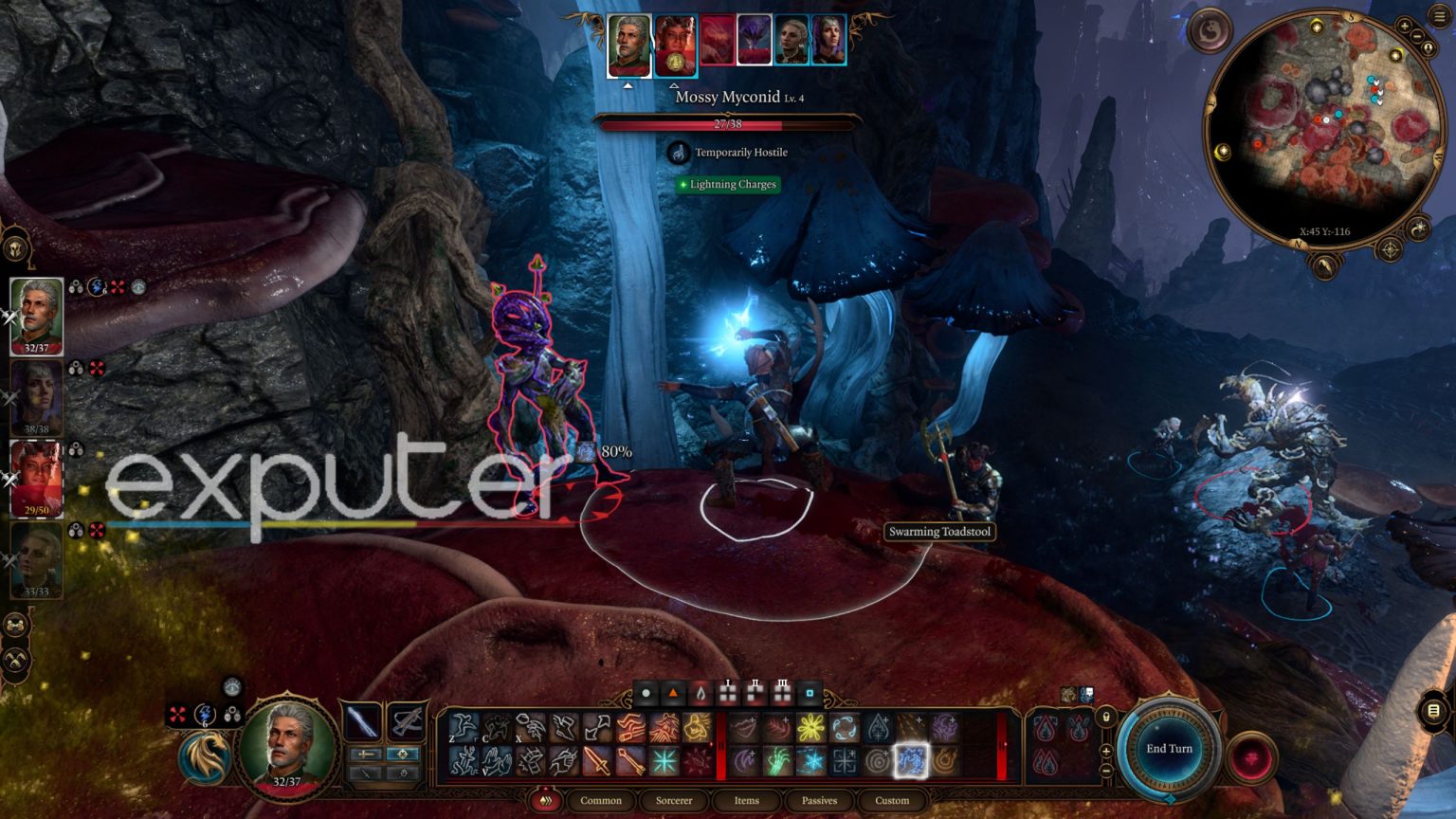Open the Sorcerer hotbar tab

coord(674,801)
